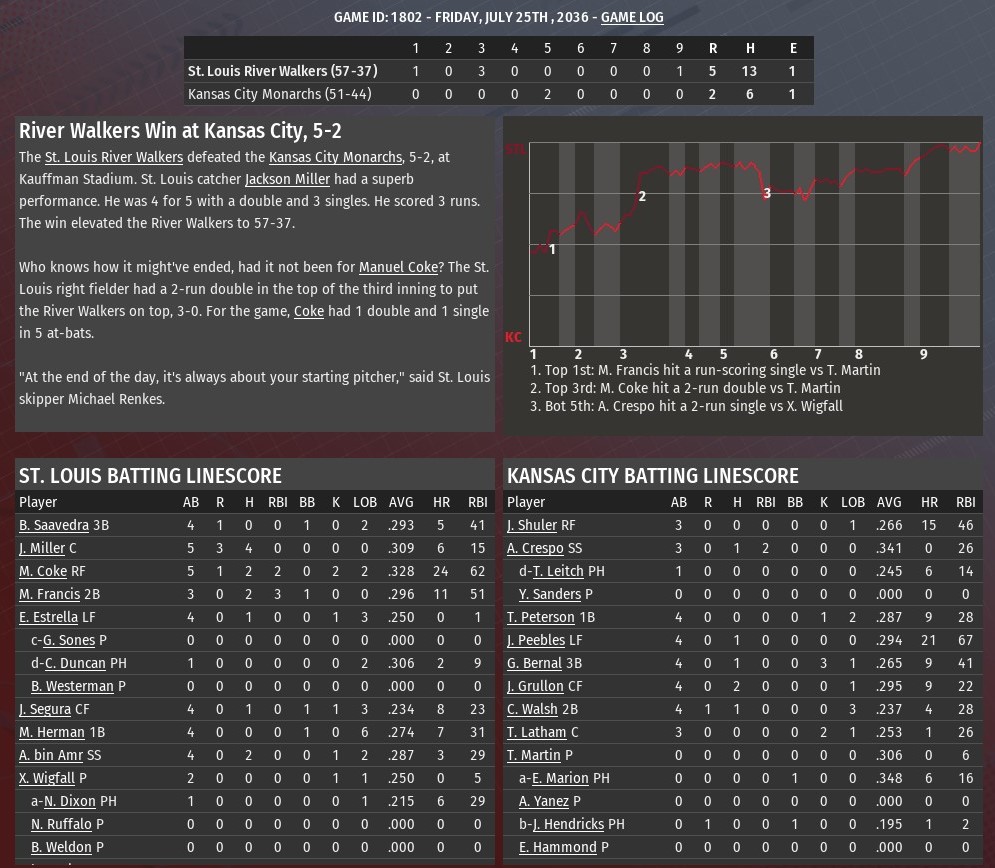
Task: View Jackson Miller's player page from the recap
Action: [287, 179]
